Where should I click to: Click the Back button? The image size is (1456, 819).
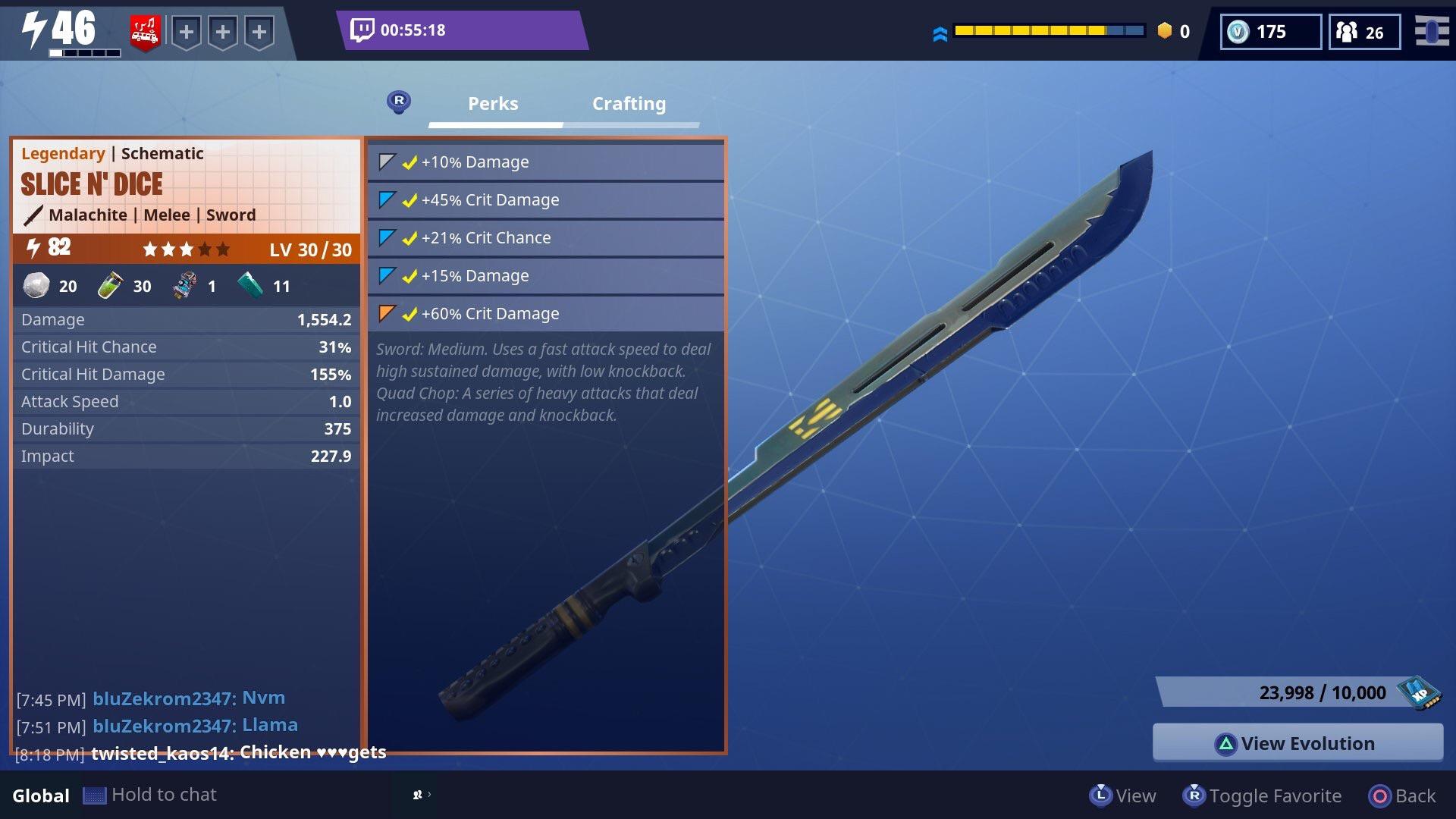(x=1402, y=795)
